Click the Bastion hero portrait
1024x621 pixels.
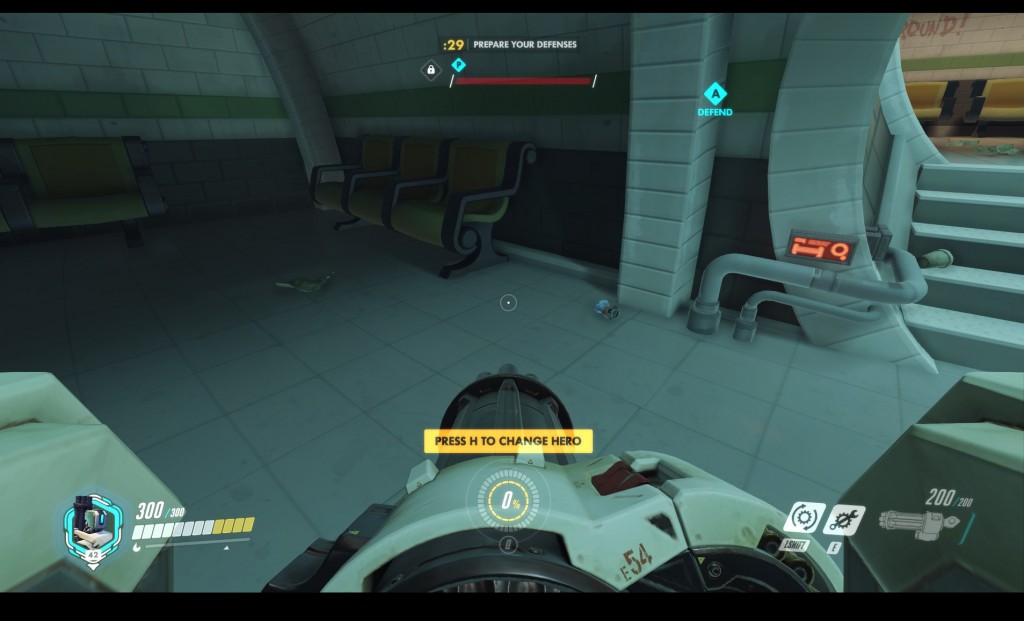click(91, 525)
